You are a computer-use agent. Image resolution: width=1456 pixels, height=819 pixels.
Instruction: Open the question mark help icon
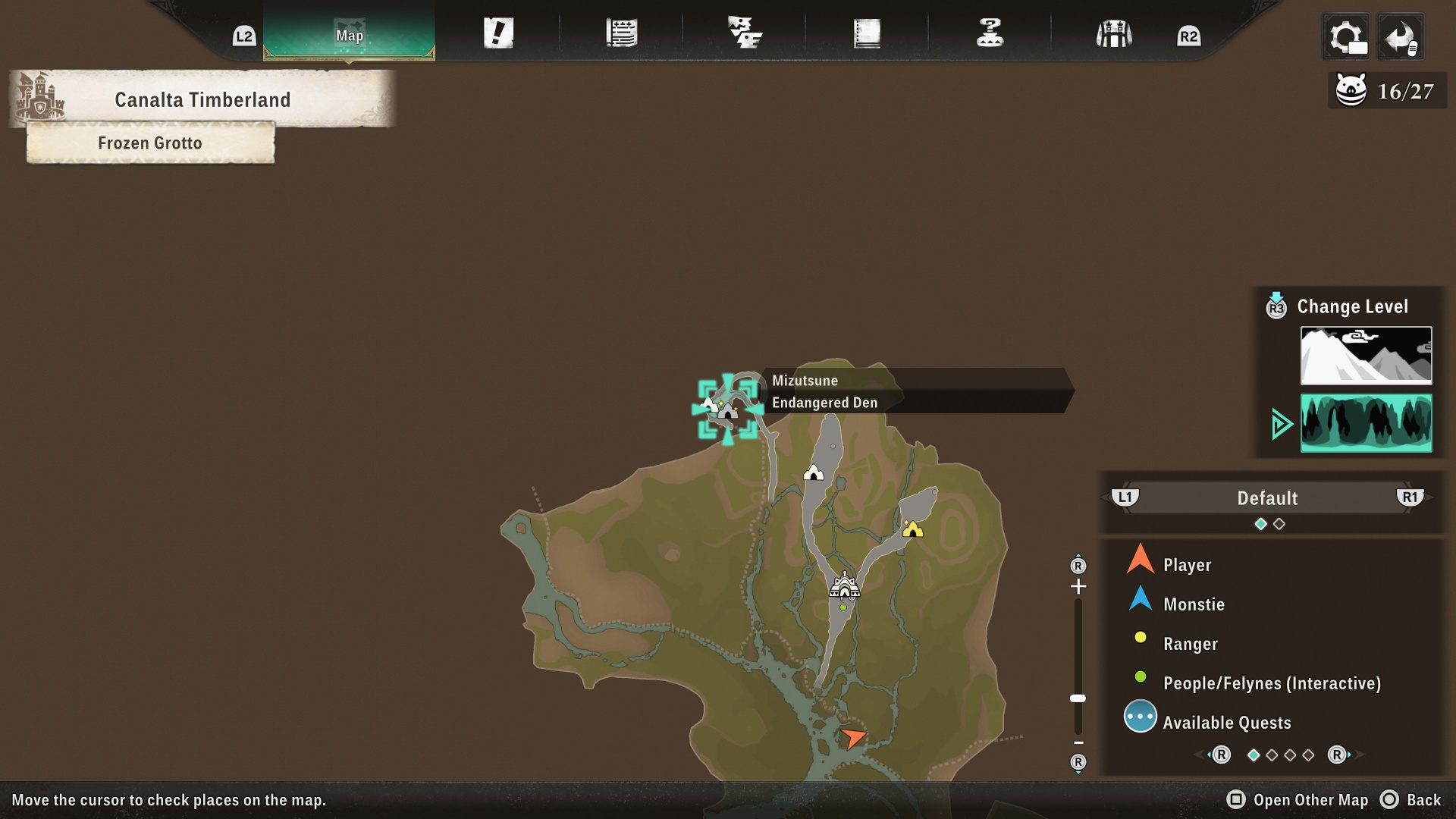coord(990,32)
